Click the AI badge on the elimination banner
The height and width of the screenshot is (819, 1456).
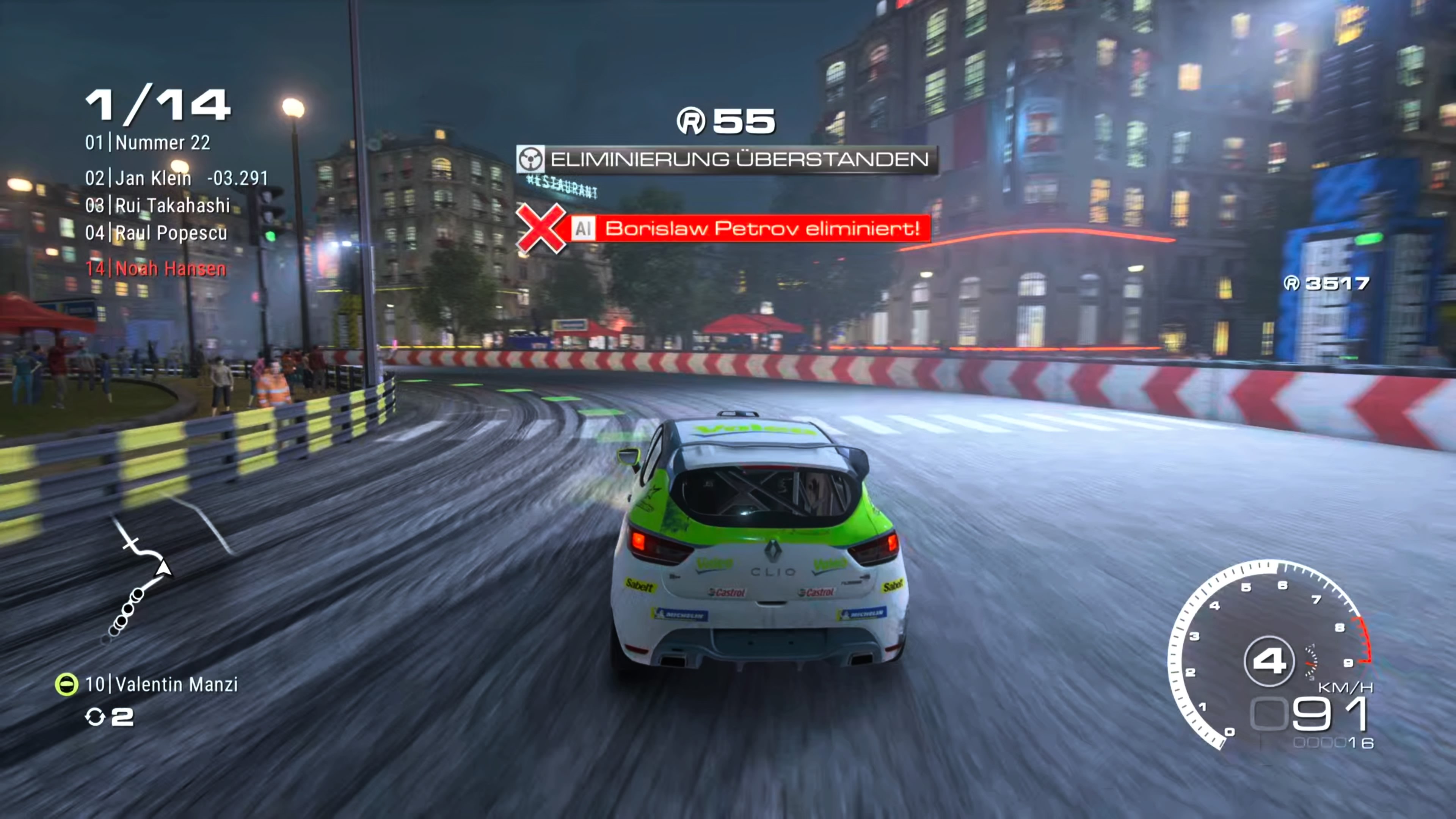click(x=583, y=229)
